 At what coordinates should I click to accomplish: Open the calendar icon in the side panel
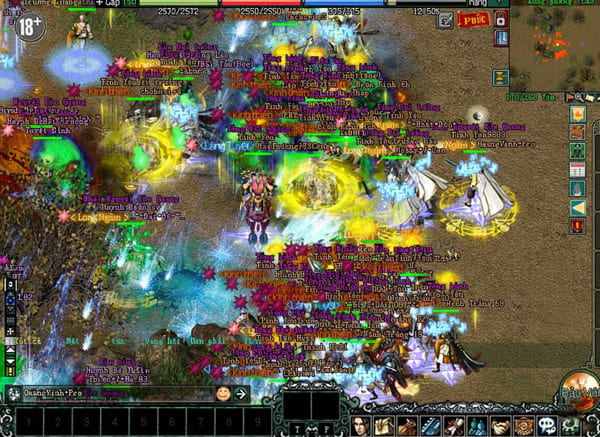(578, 169)
